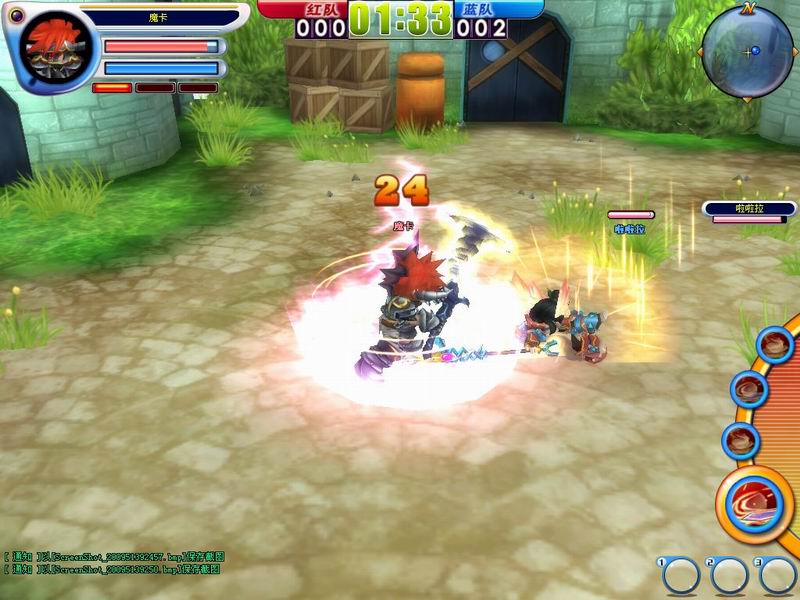Click the purple orb on the player frame

(16, 15)
